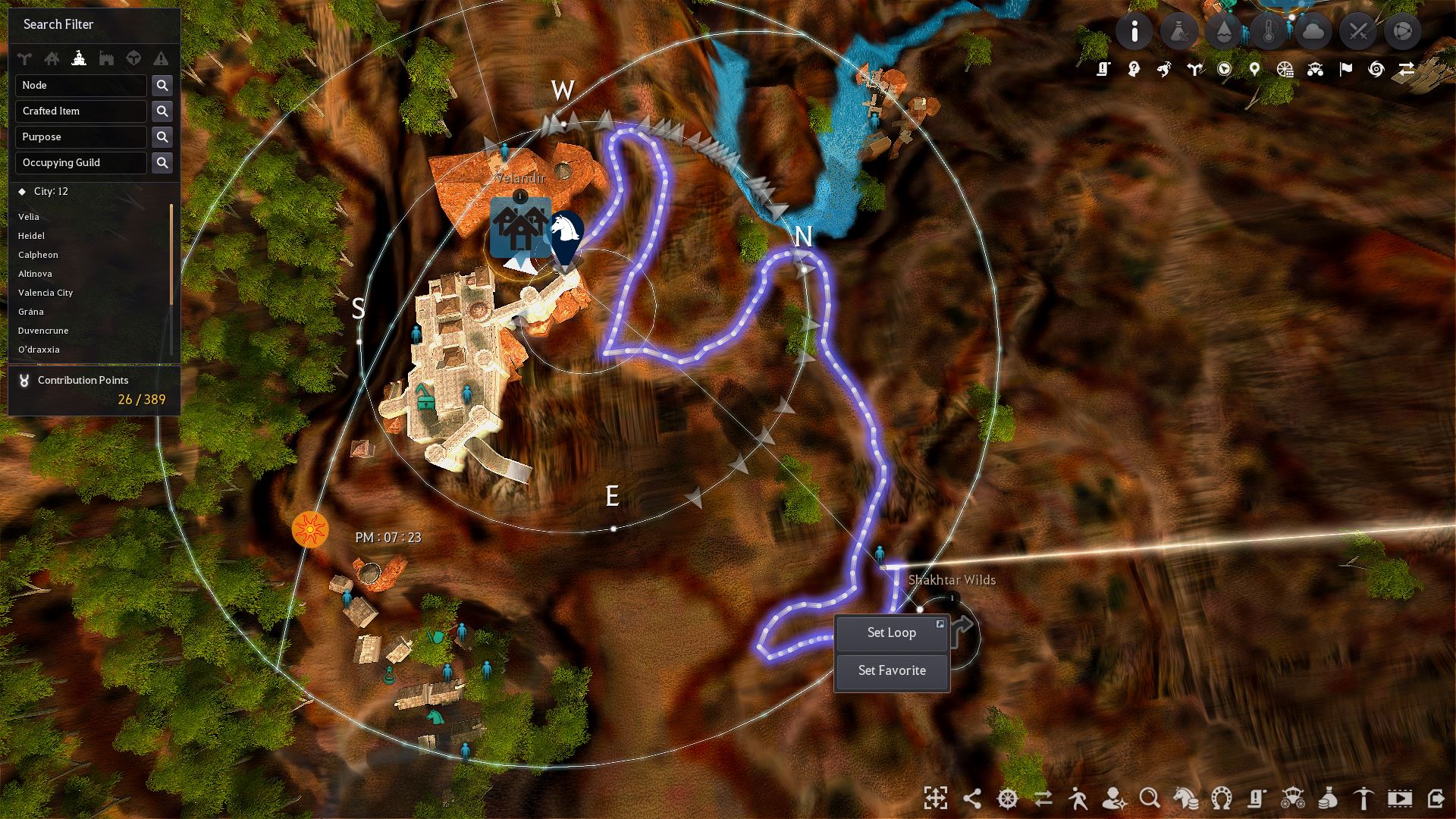
Task: Choose Set Loop from the context menu
Action: [x=891, y=632]
